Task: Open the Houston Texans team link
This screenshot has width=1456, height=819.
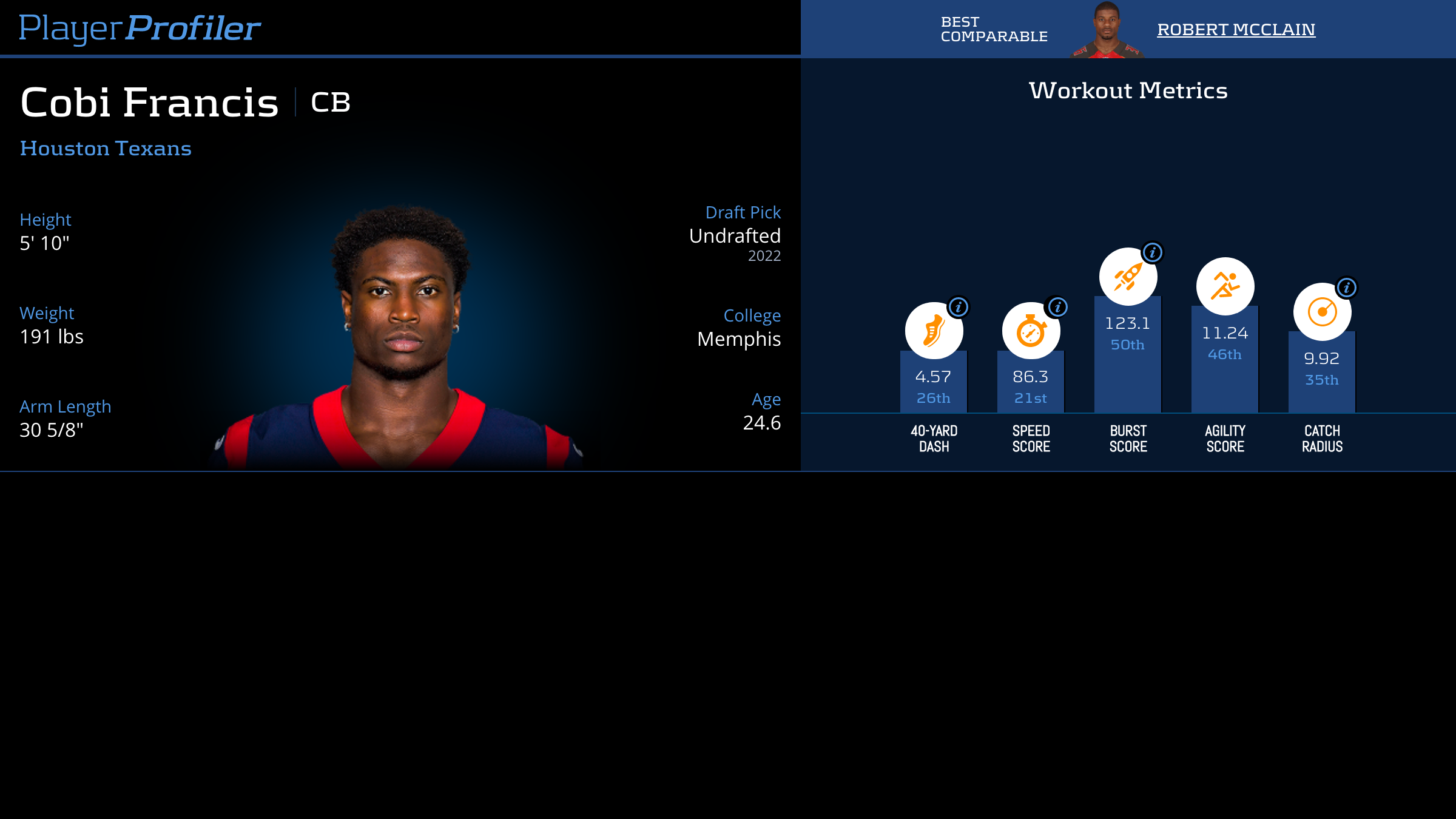Action: tap(106, 149)
